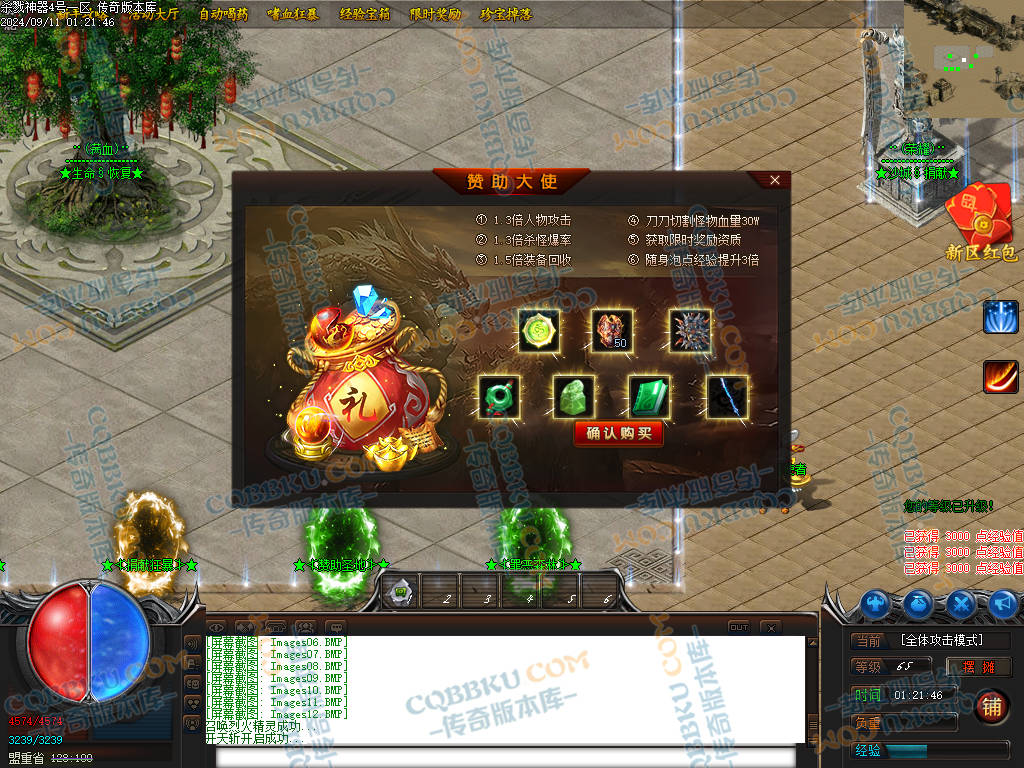The width and height of the screenshot is (1024, 768).
Task: Activate the red flame slash skill icon
Action: point(1000,377)
